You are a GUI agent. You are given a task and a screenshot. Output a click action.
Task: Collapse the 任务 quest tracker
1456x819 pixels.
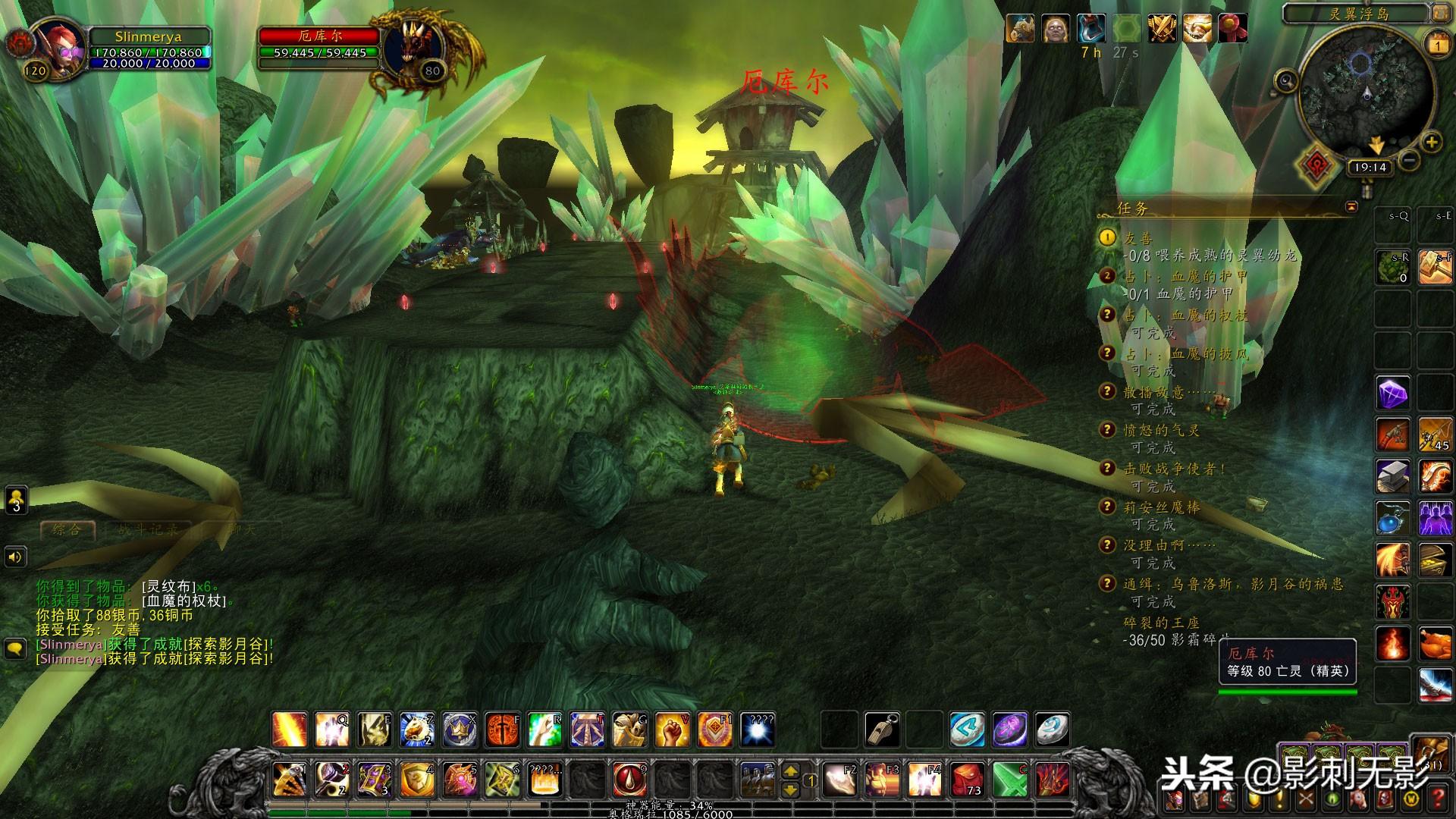point(1351,207)
